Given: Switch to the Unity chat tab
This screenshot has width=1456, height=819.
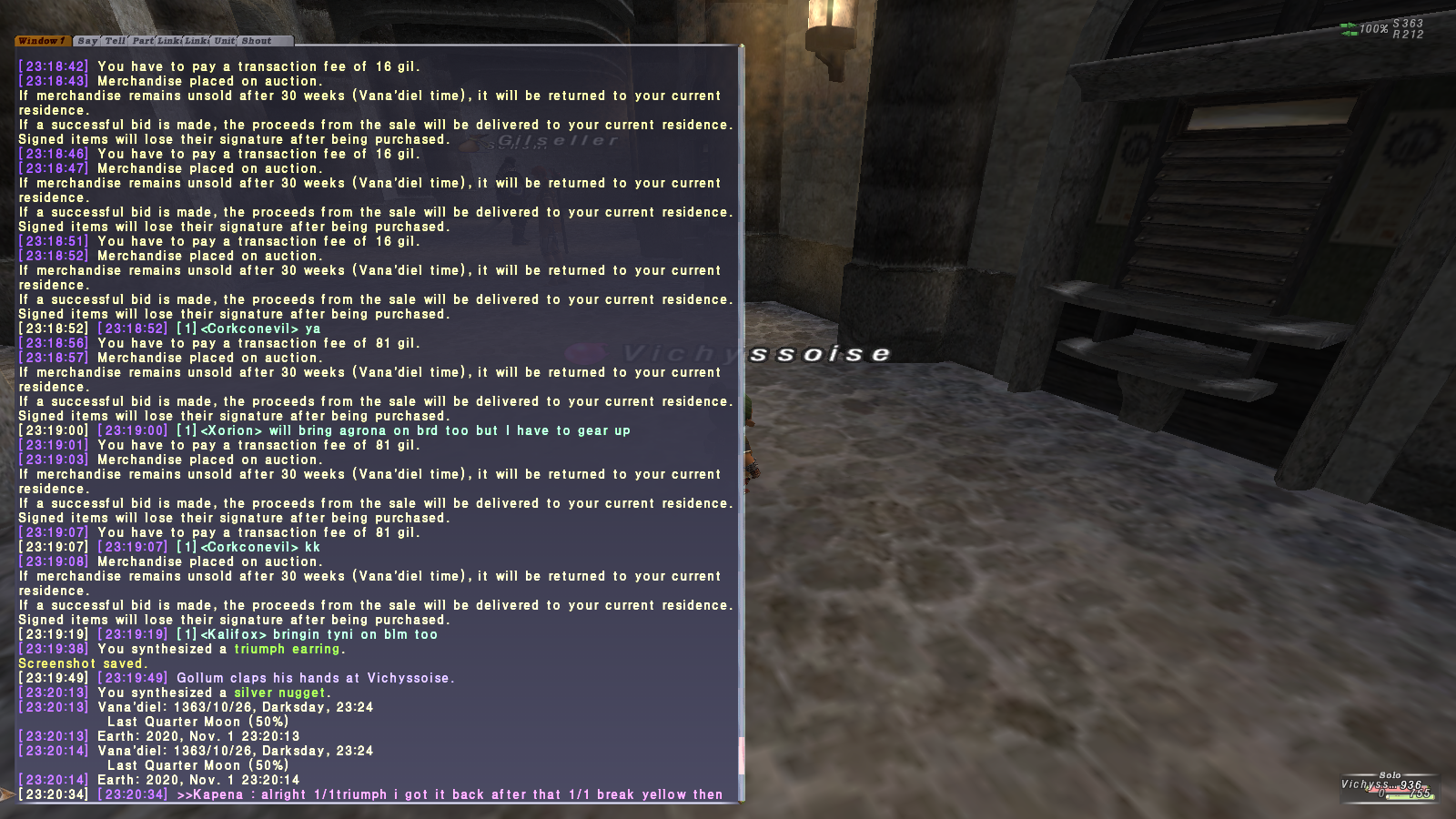Looking at the screenshot, I should point(224,41).
